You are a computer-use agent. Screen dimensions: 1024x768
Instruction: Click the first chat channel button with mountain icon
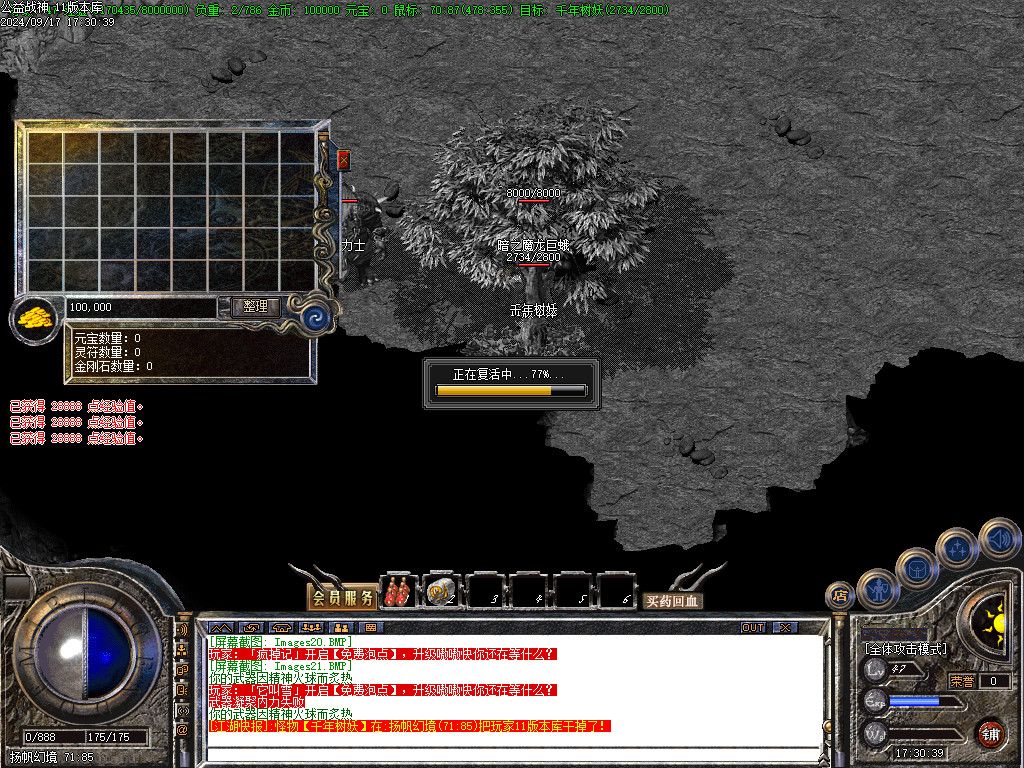(221, 627)
